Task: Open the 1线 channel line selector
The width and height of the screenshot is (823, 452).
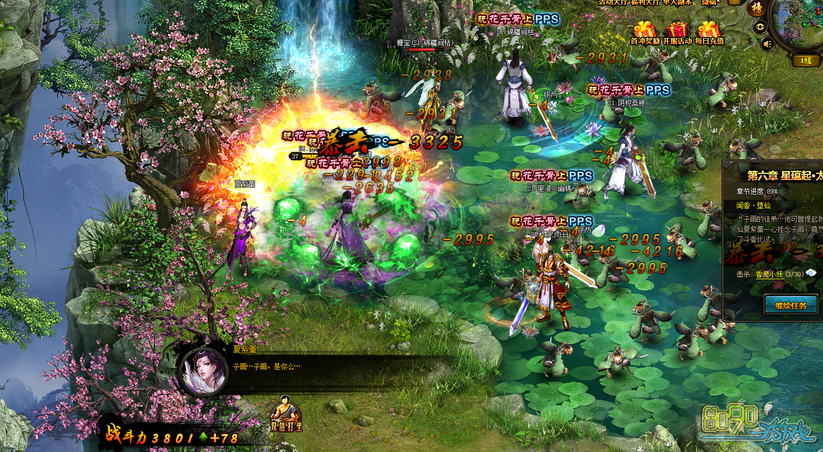Action: (801, 59)
